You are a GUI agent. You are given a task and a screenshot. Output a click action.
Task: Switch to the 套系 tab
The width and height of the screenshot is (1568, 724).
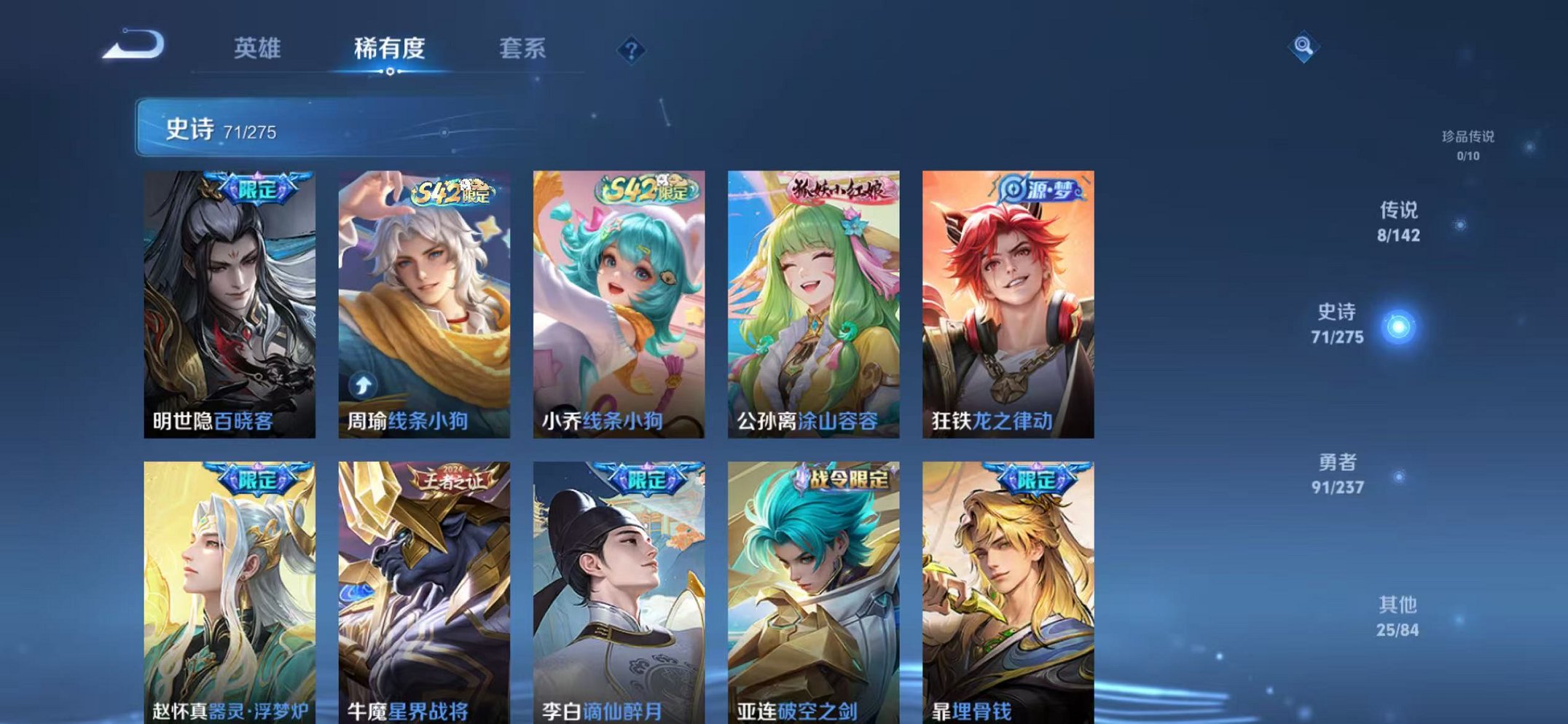click(522, 47)
